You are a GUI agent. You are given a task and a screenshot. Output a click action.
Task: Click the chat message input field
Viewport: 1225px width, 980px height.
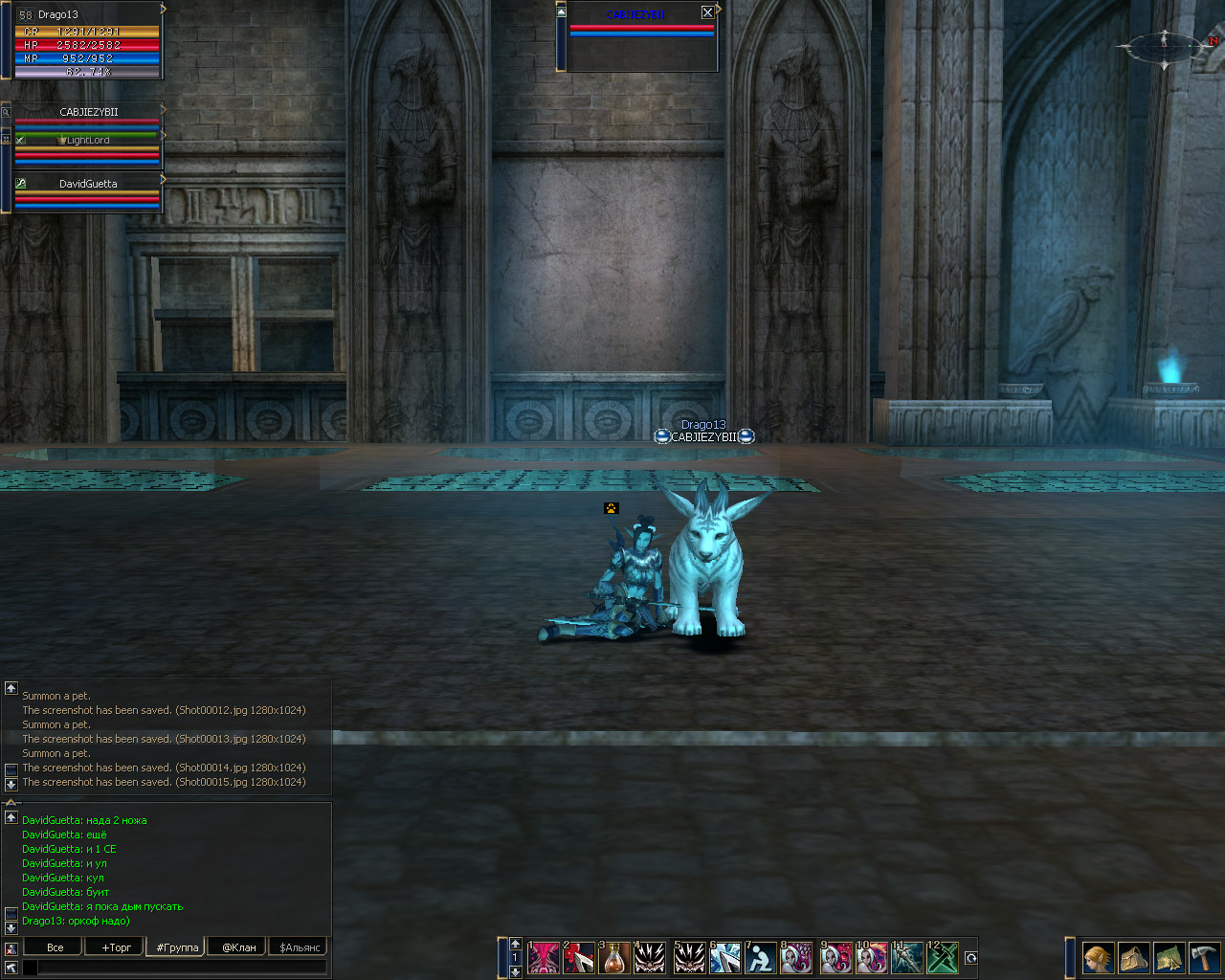pyautogui.click(x=182, y=968)
